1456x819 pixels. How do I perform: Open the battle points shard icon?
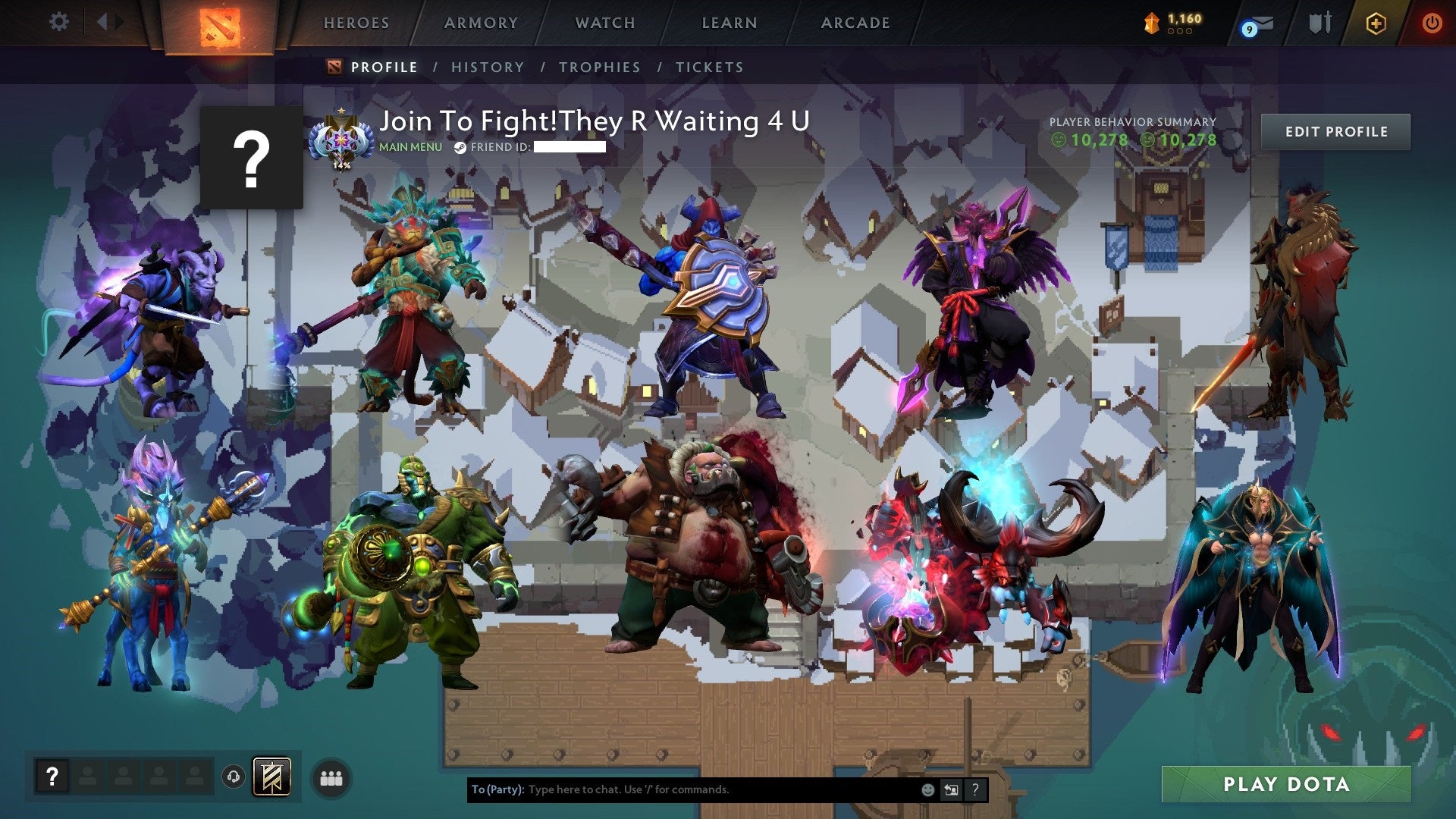pos(1151,24)
